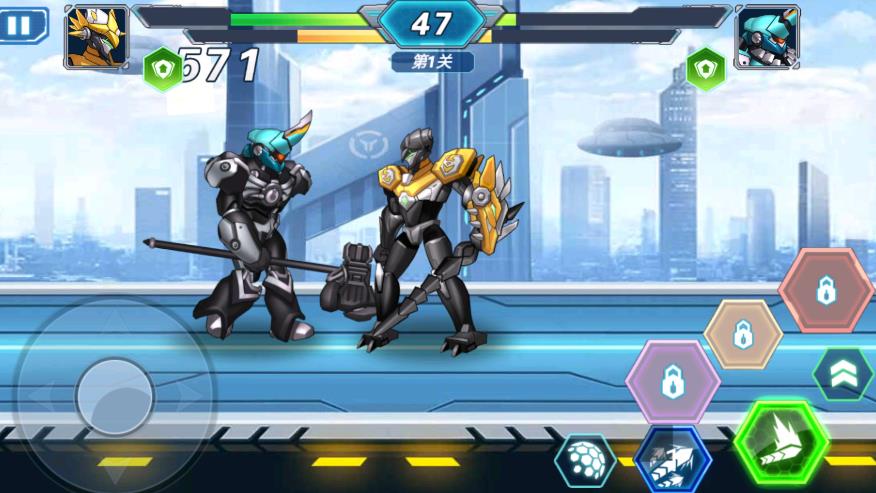The width and height of the screenshot is (876, 493).
Task: Activate the blue hexagon claw skill
Action: [x=672, y=459]
